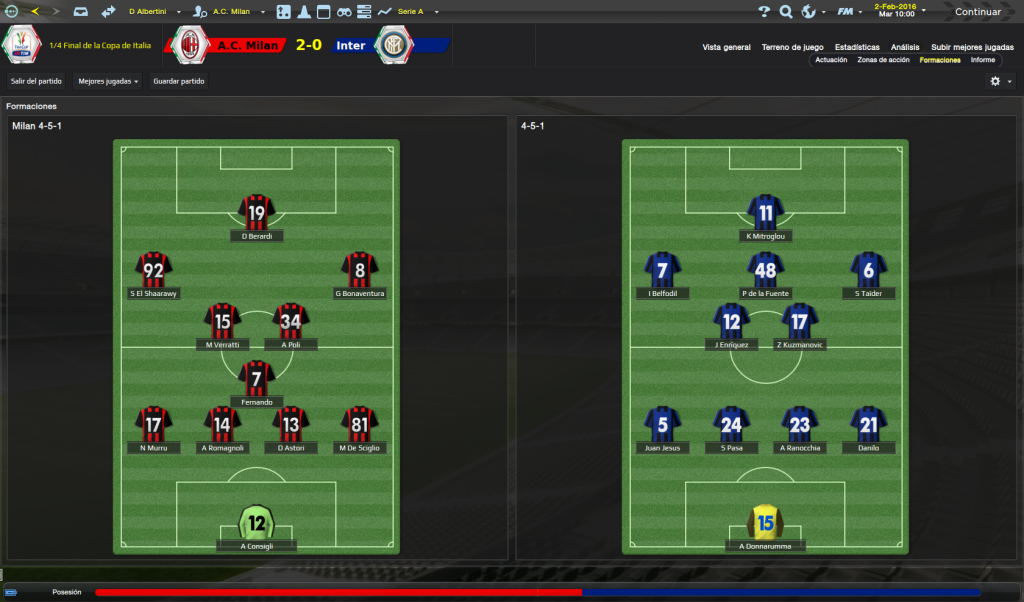Select the Análisis tab
1024x602 pixels.
coord(905,47)
